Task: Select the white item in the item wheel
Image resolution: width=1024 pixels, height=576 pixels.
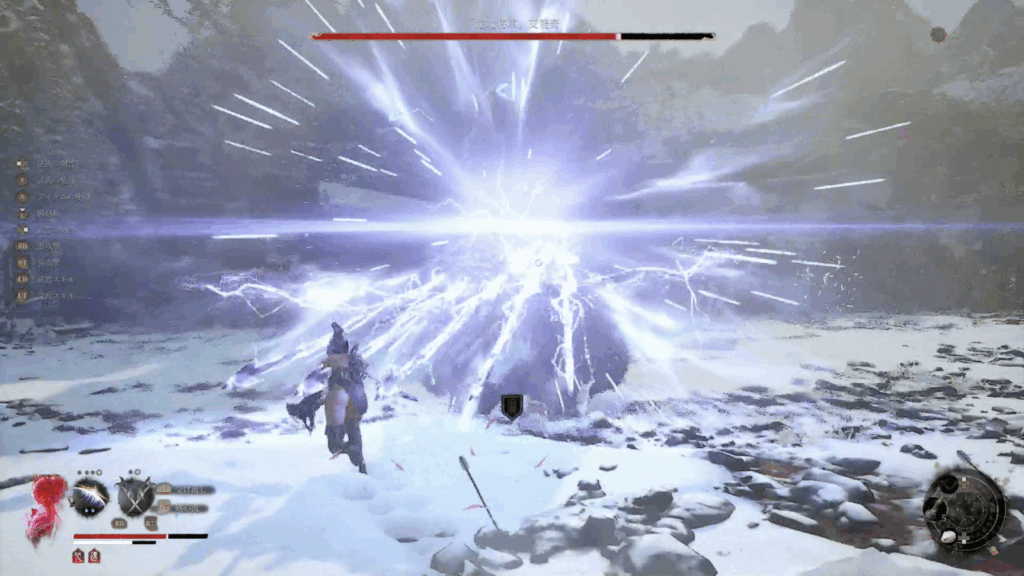Action: click(948, 536)
